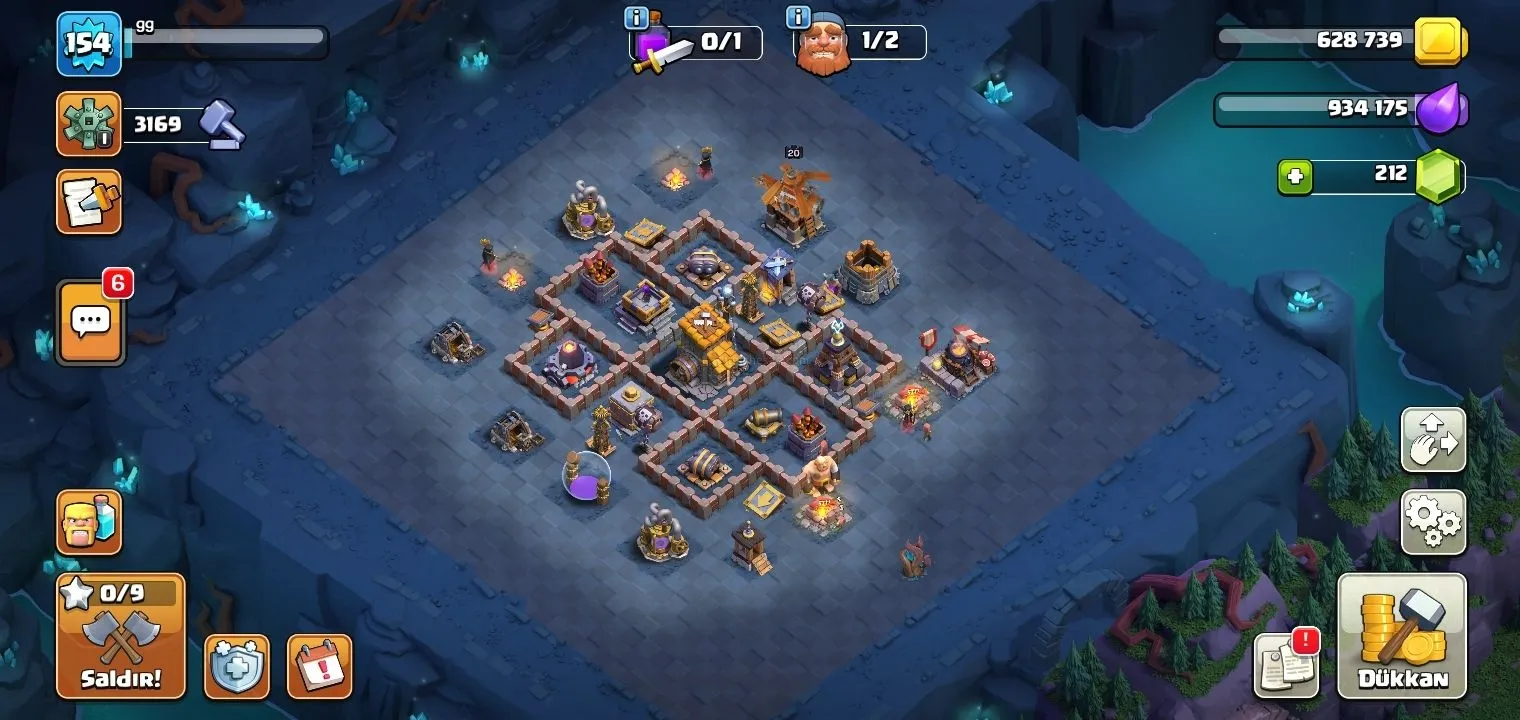
Task: Open the news papers with alert badge
Action: pyautogui.click(x=1286, y=665)
